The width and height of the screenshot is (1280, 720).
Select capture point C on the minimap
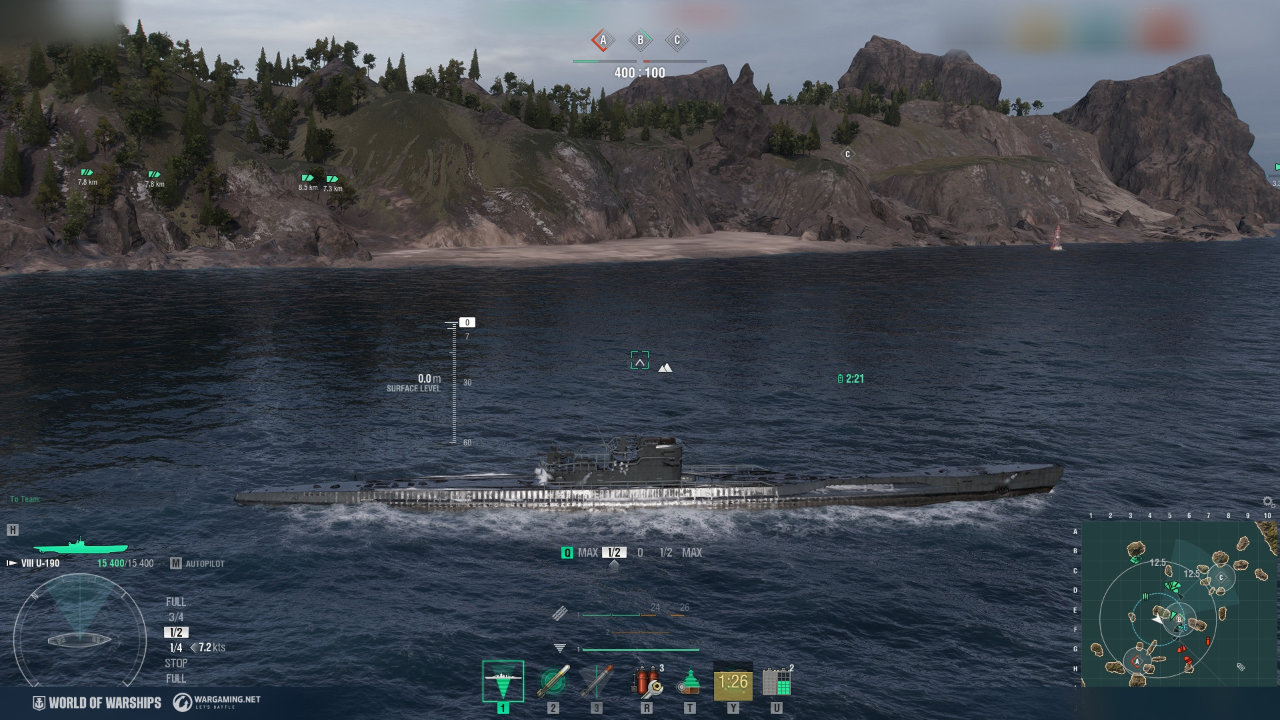1220,578
